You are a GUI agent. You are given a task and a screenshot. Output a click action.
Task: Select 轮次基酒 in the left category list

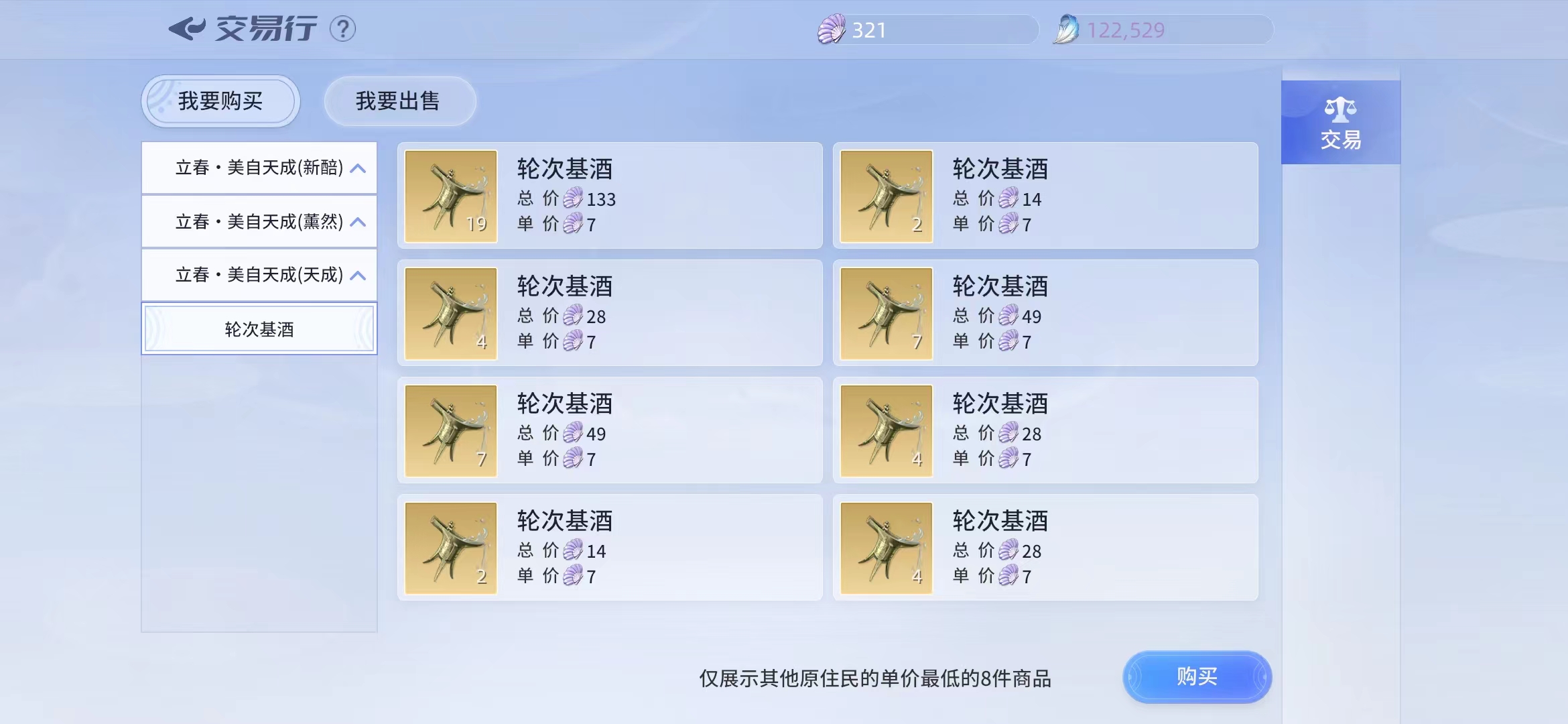[x=259, y=328]
